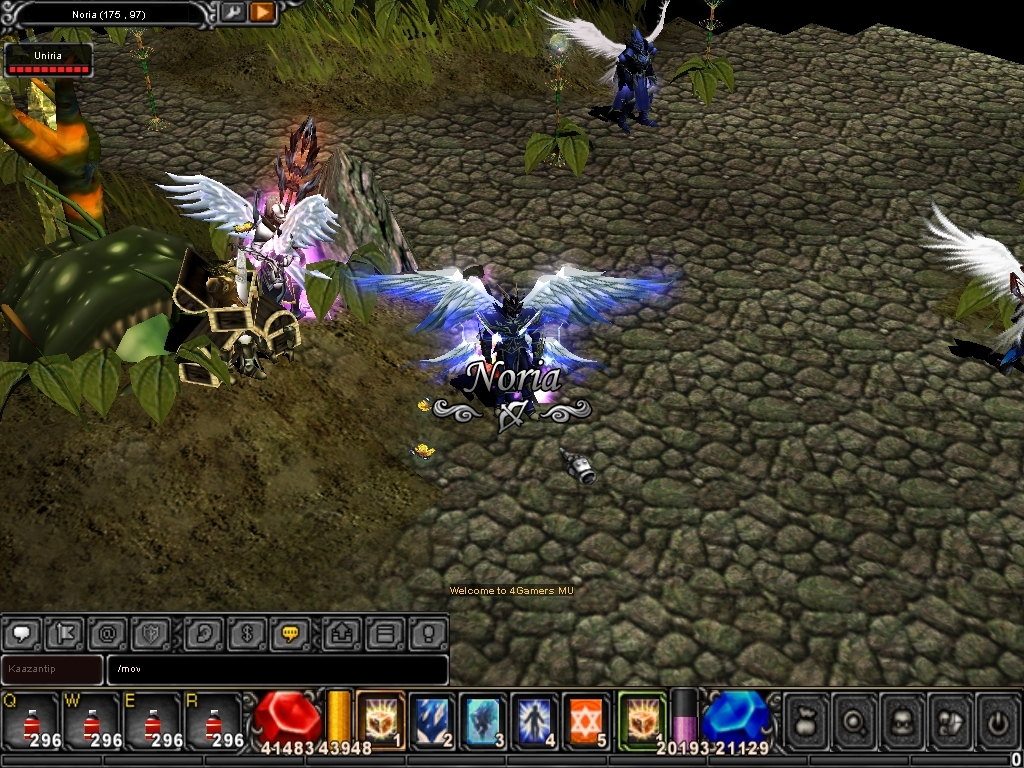
Task: Activate the glowing figure skill in slot 4
Action: 535,718
